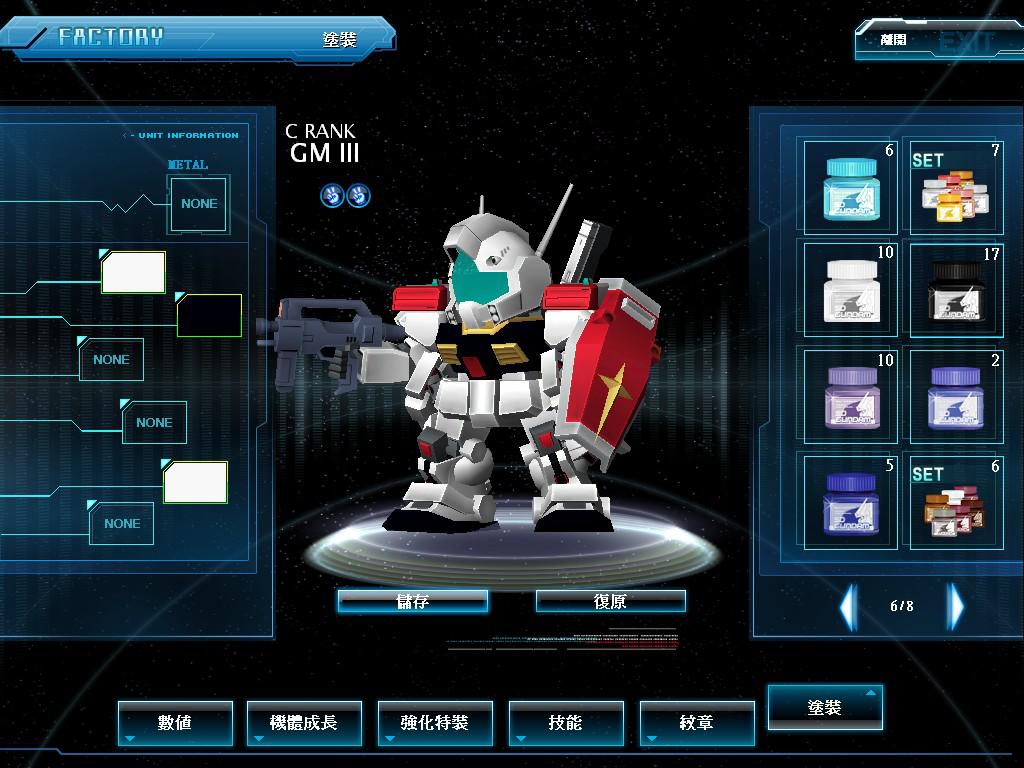Switch to the 技能 skills tab

click(566, 722)
